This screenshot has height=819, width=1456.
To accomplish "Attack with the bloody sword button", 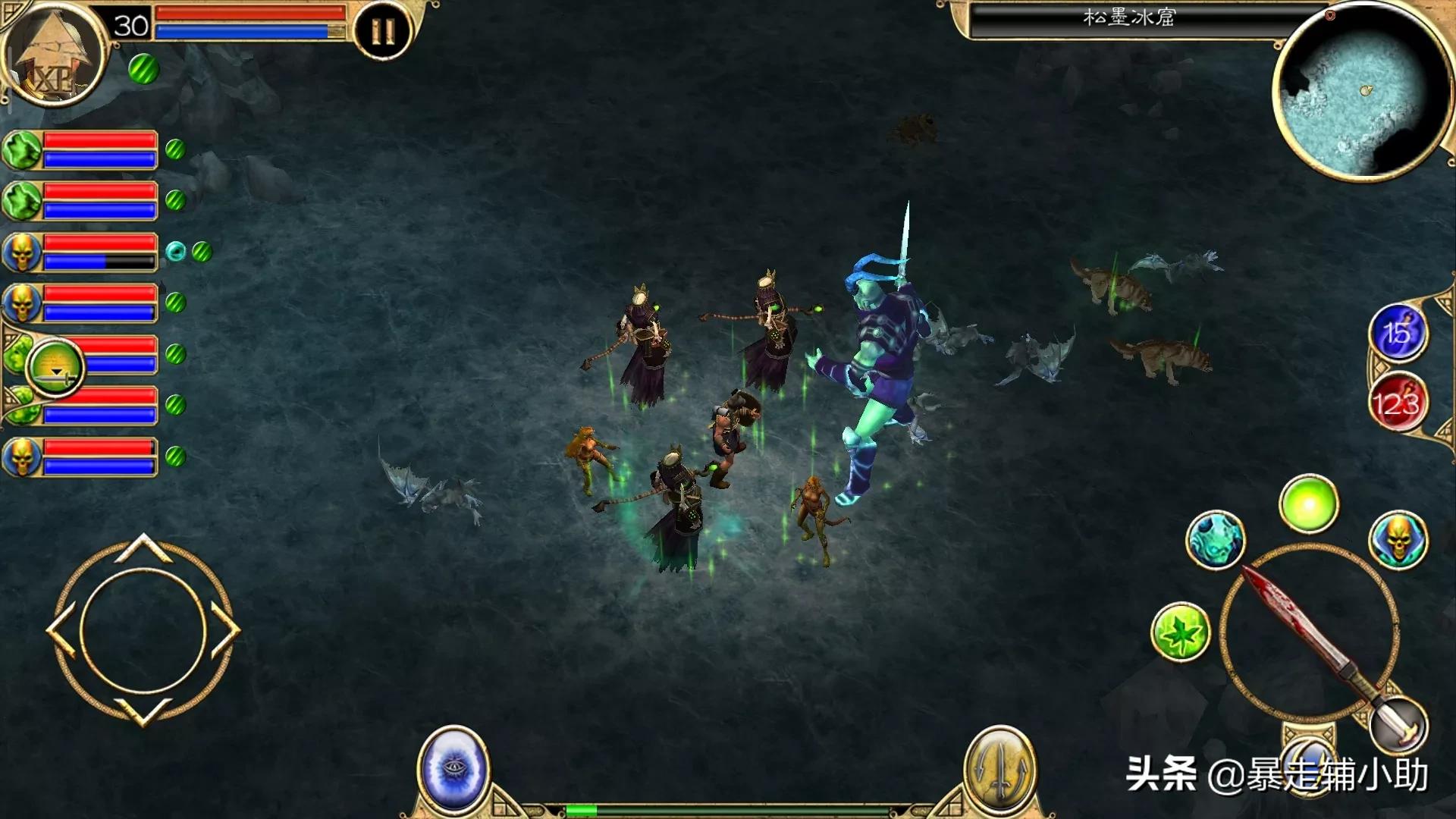I will [x=1309, y=632].
